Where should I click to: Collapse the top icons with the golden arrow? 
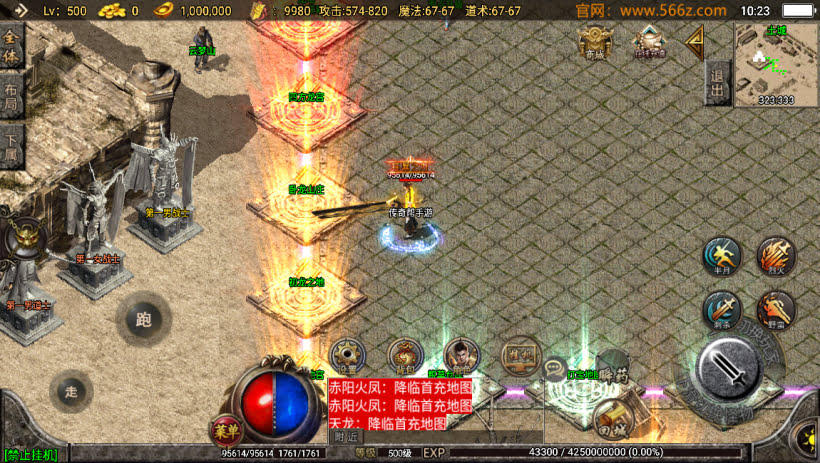tap(694, 40)
